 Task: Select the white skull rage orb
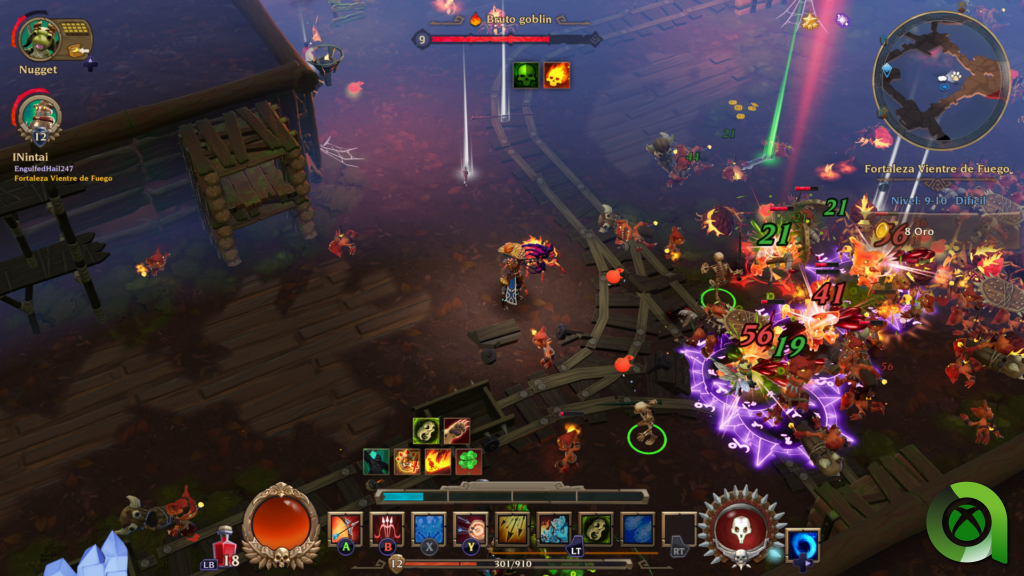[741, 529]
